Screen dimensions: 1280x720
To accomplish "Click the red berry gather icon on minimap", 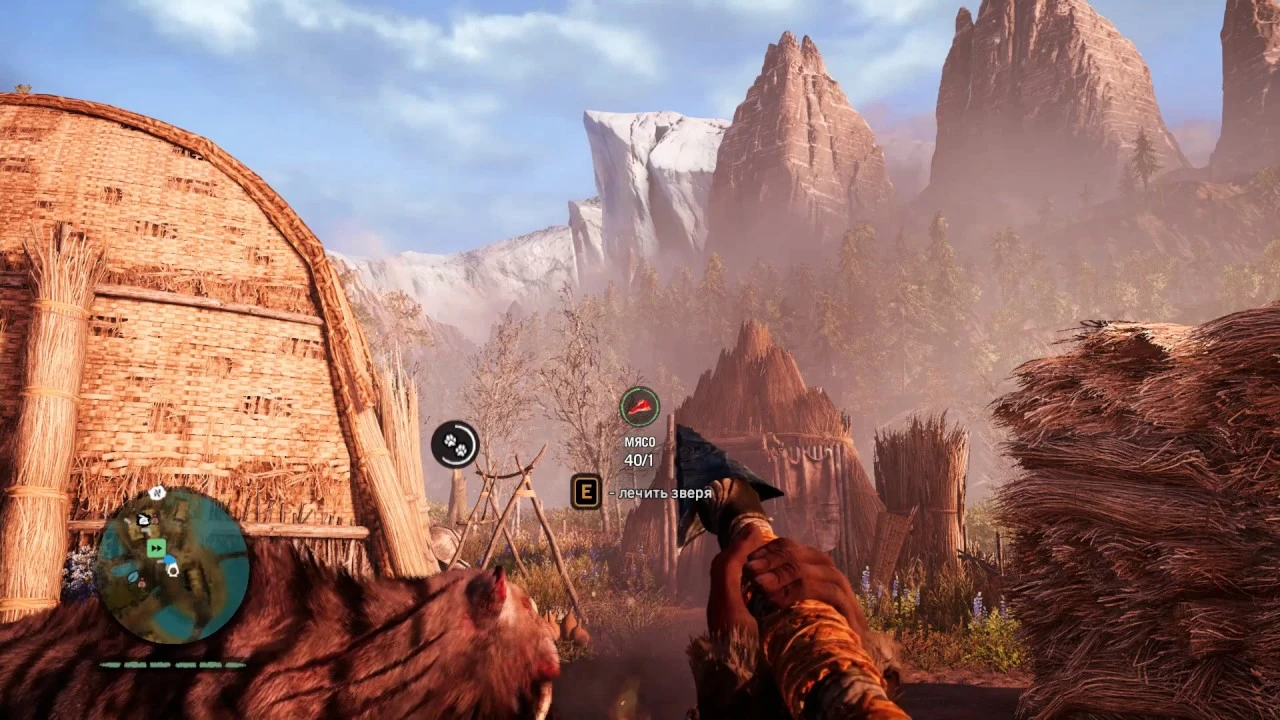I will (x=141, y=583).
